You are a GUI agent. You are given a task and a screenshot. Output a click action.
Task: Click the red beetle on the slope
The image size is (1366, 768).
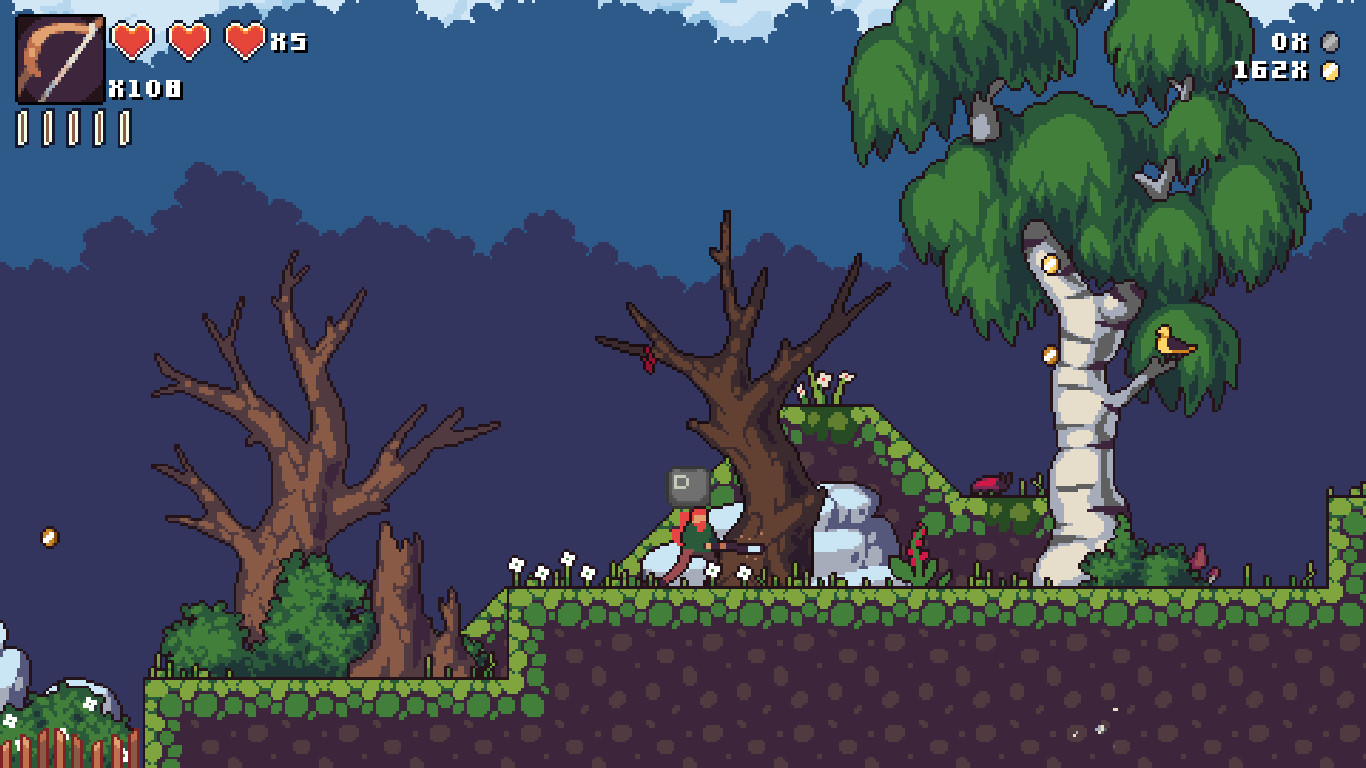[990, 479]
